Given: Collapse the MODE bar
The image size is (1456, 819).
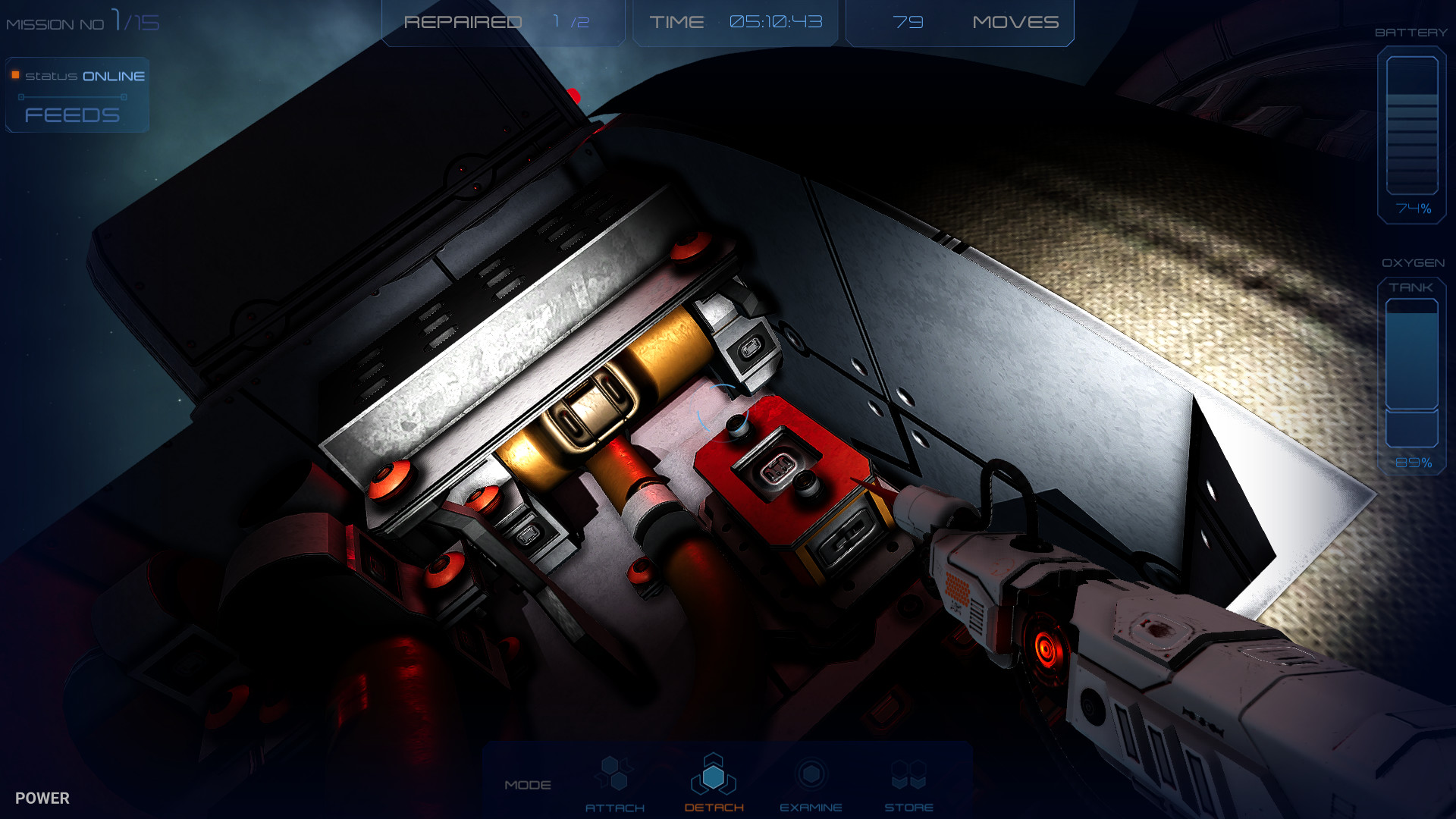Looking at the screenshot, I should pyautogui.click(x=529, y=785).
